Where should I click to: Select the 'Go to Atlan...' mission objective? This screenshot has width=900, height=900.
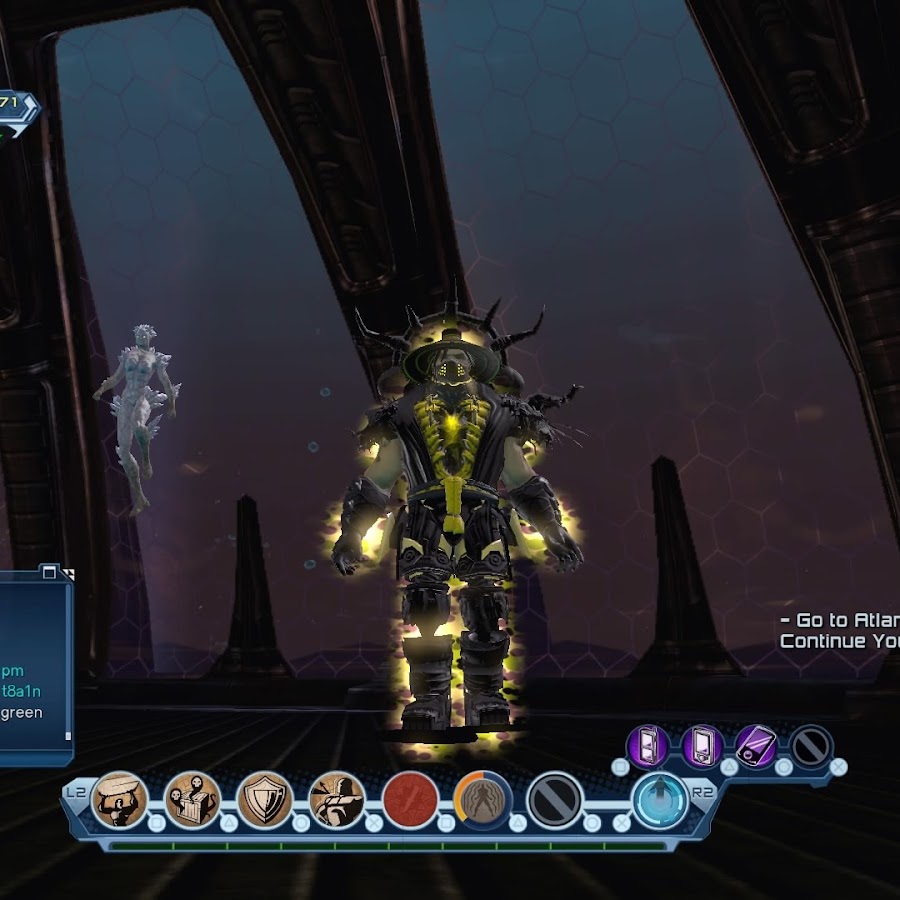pos(838,620)
